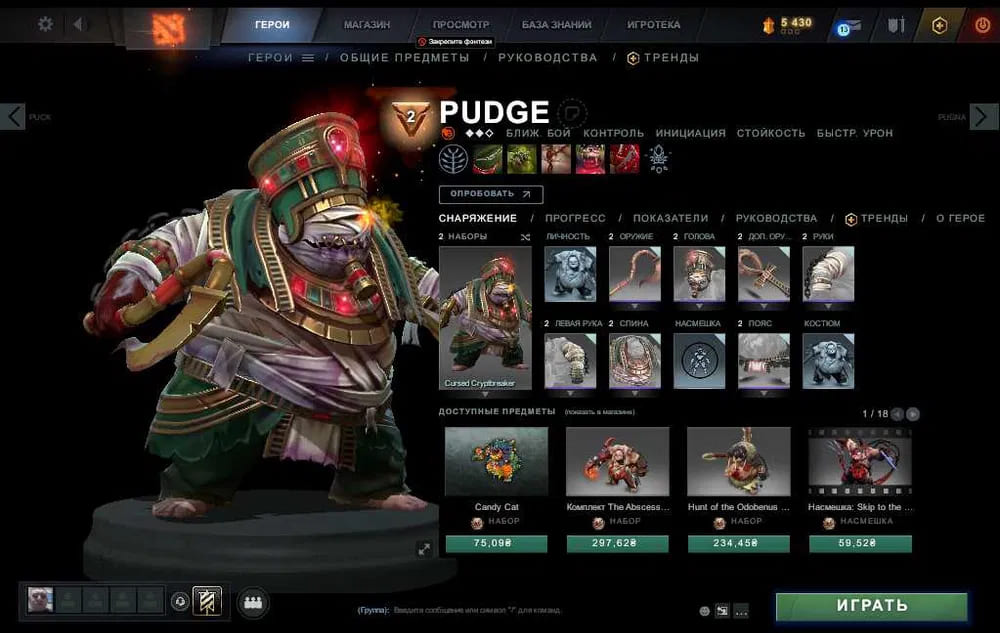Viewport: 1000px width, 633px height.
Task: Switch to the ПРОСМОТР tab
Action: [461, 24]
